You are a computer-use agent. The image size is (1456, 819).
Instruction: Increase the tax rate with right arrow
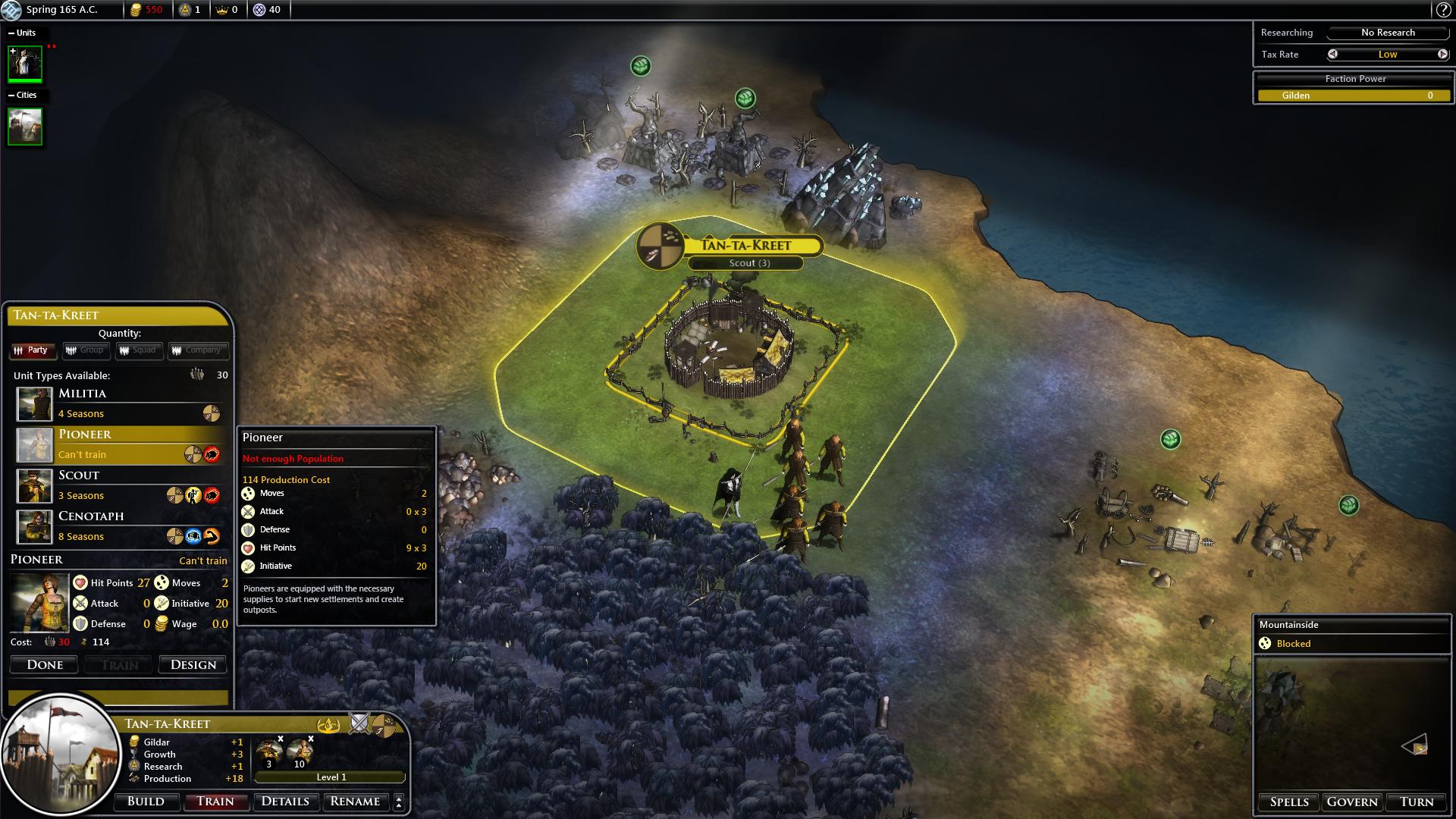(x=1442, y=55)
